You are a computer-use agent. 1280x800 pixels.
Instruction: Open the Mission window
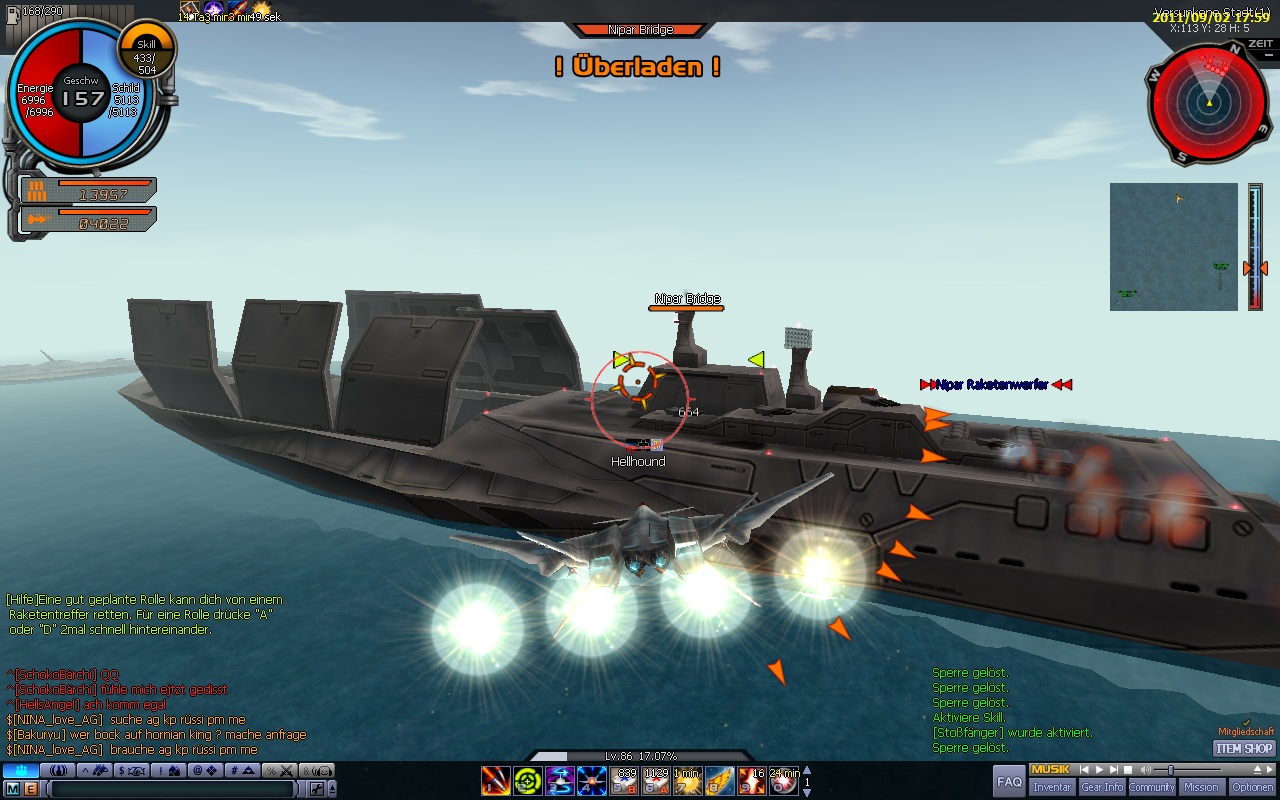[1201, 787]
